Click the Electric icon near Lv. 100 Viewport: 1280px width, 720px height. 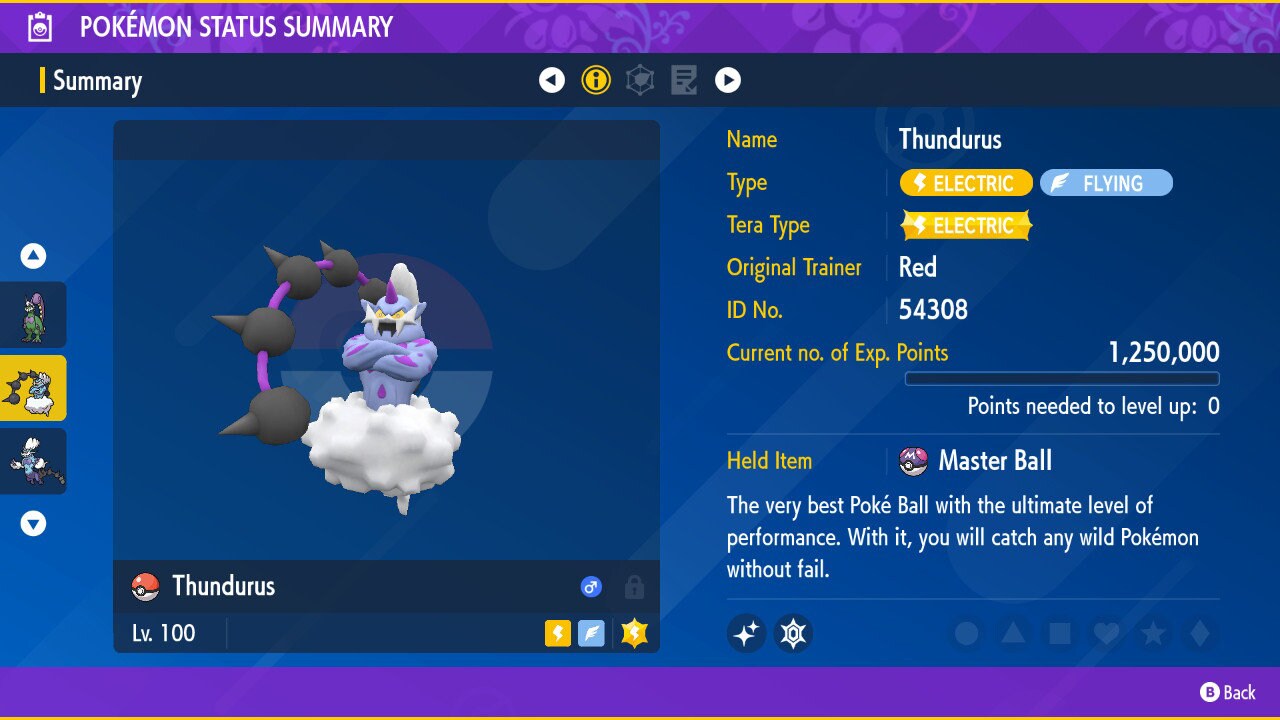557,633
